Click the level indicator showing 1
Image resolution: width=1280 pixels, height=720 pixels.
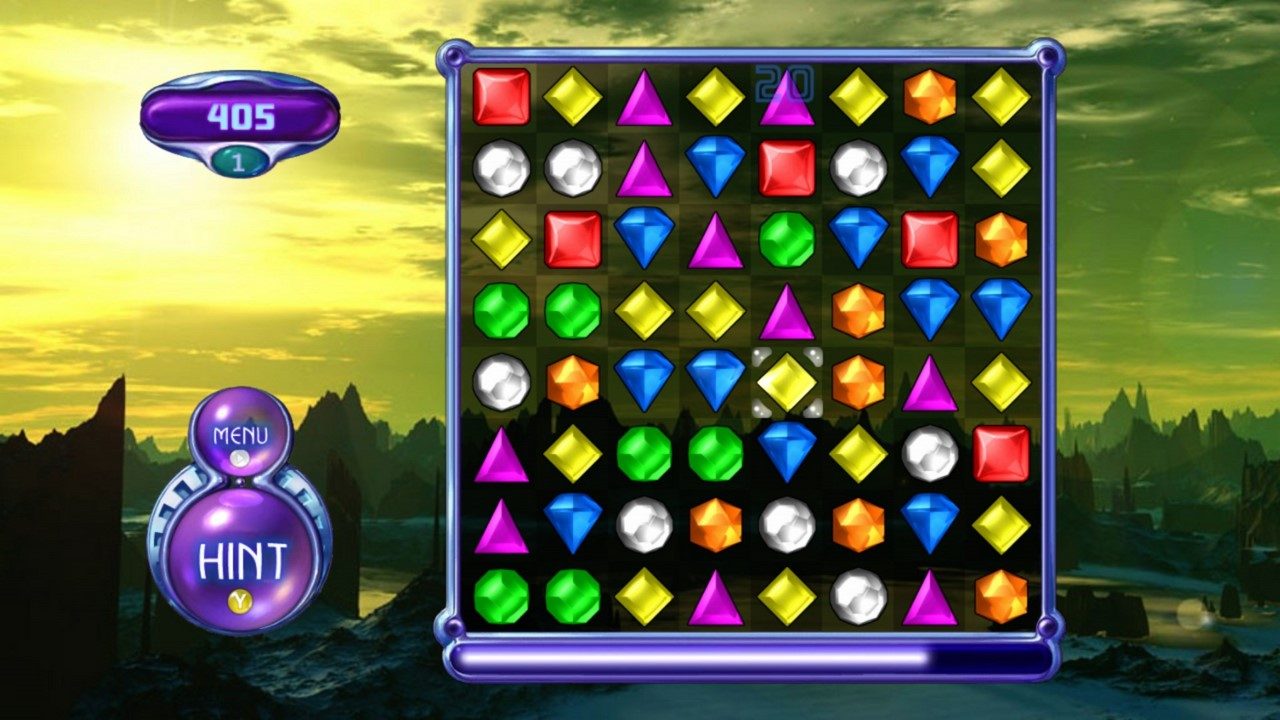(x=237, y=158)
